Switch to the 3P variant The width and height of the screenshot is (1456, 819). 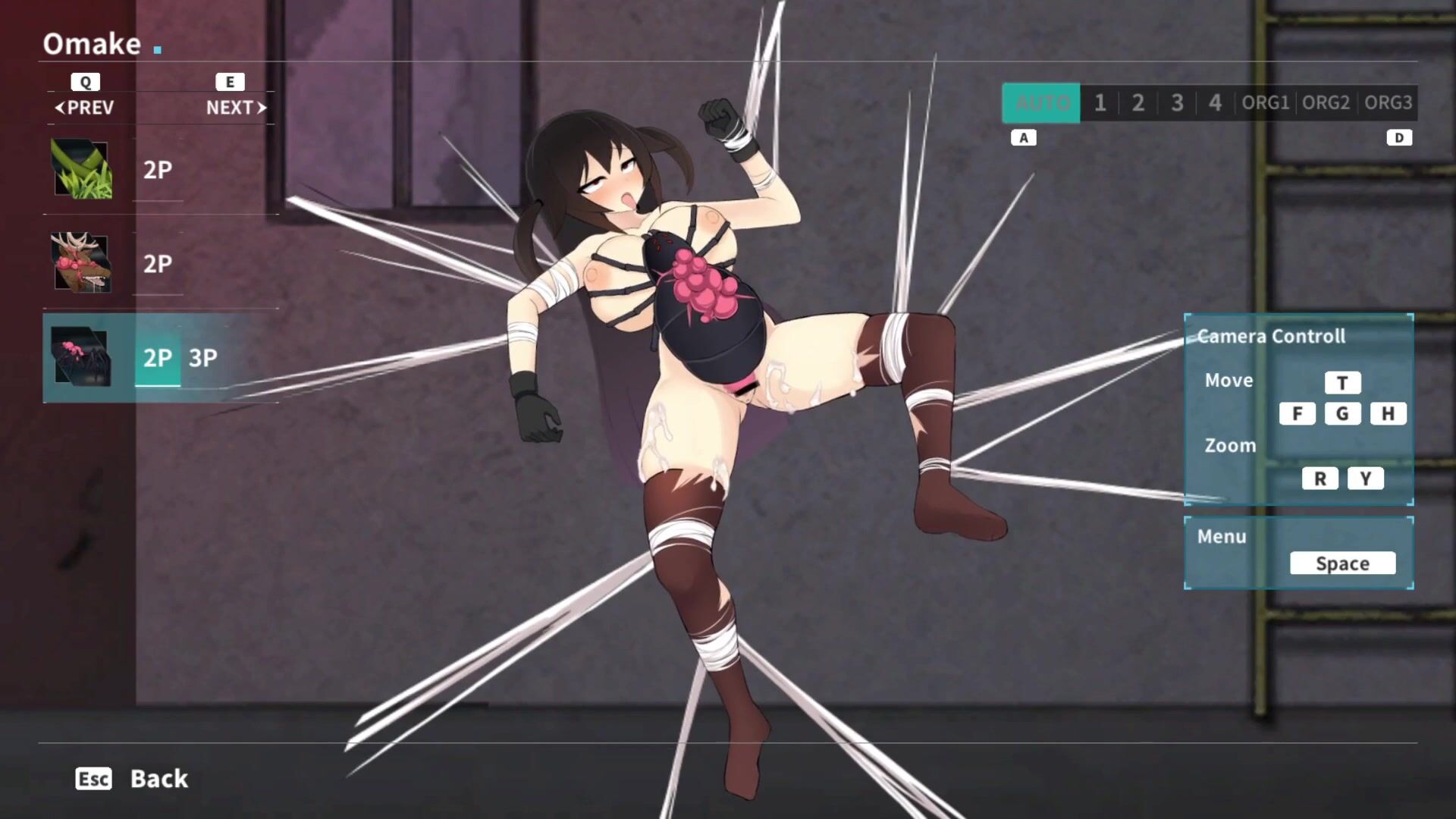pyautogui.click(x=203, y=358)
